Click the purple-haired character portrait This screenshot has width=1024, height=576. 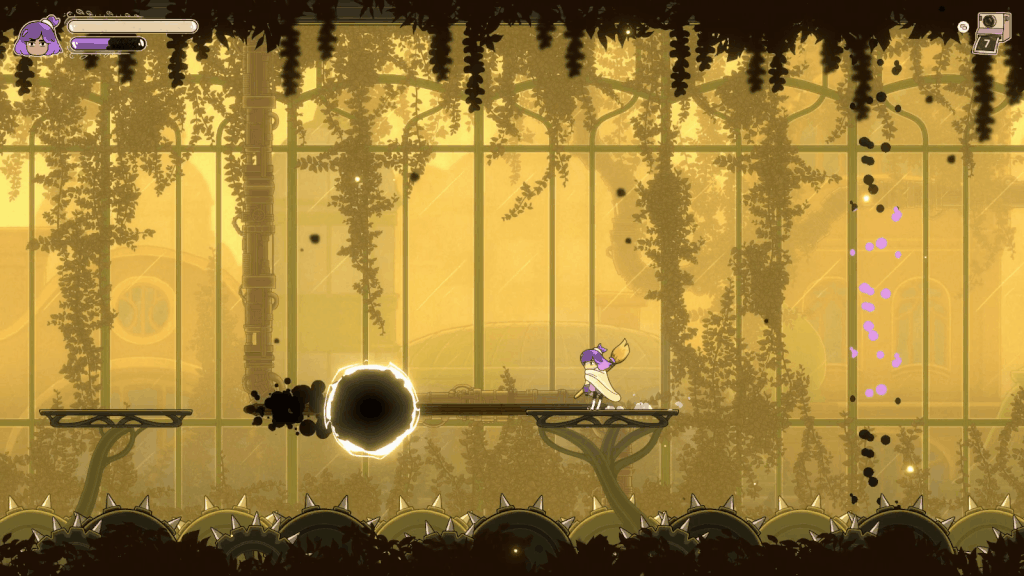(x=37, y=38)
